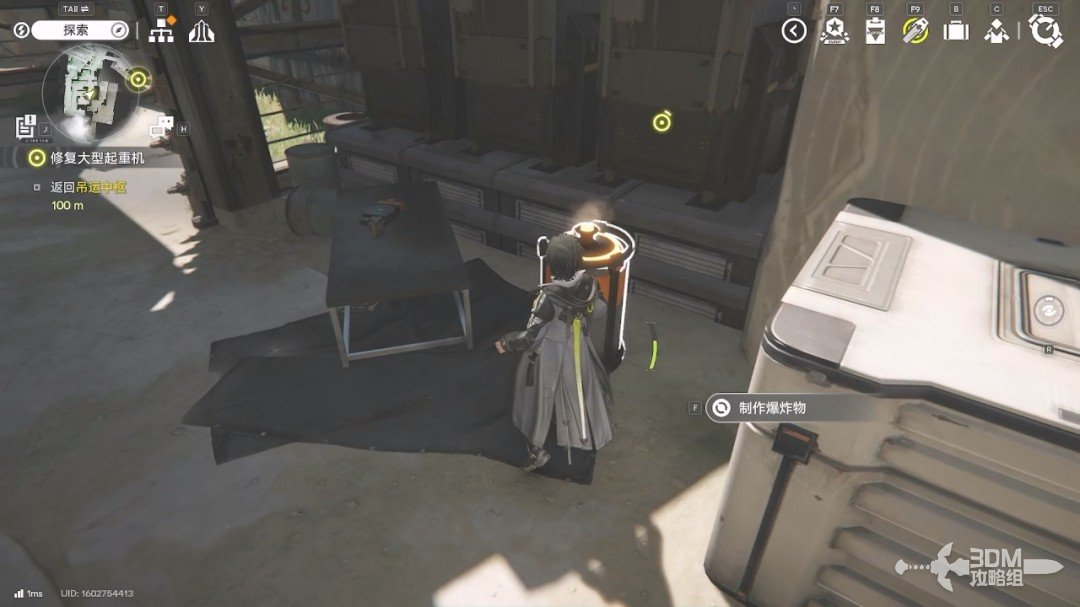Open the main system menu ring icon
The width and height of the screenshot is (1080, 607).
1045,31
